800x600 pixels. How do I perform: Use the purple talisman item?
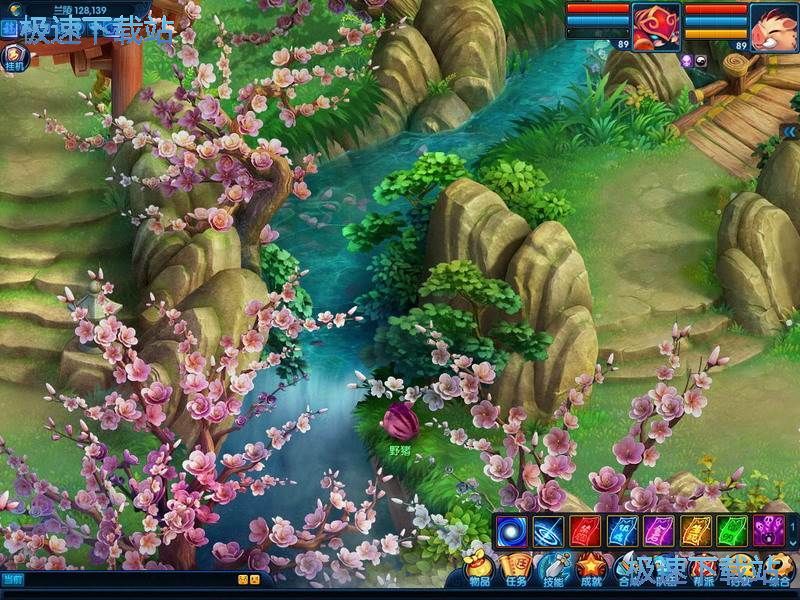659,530
